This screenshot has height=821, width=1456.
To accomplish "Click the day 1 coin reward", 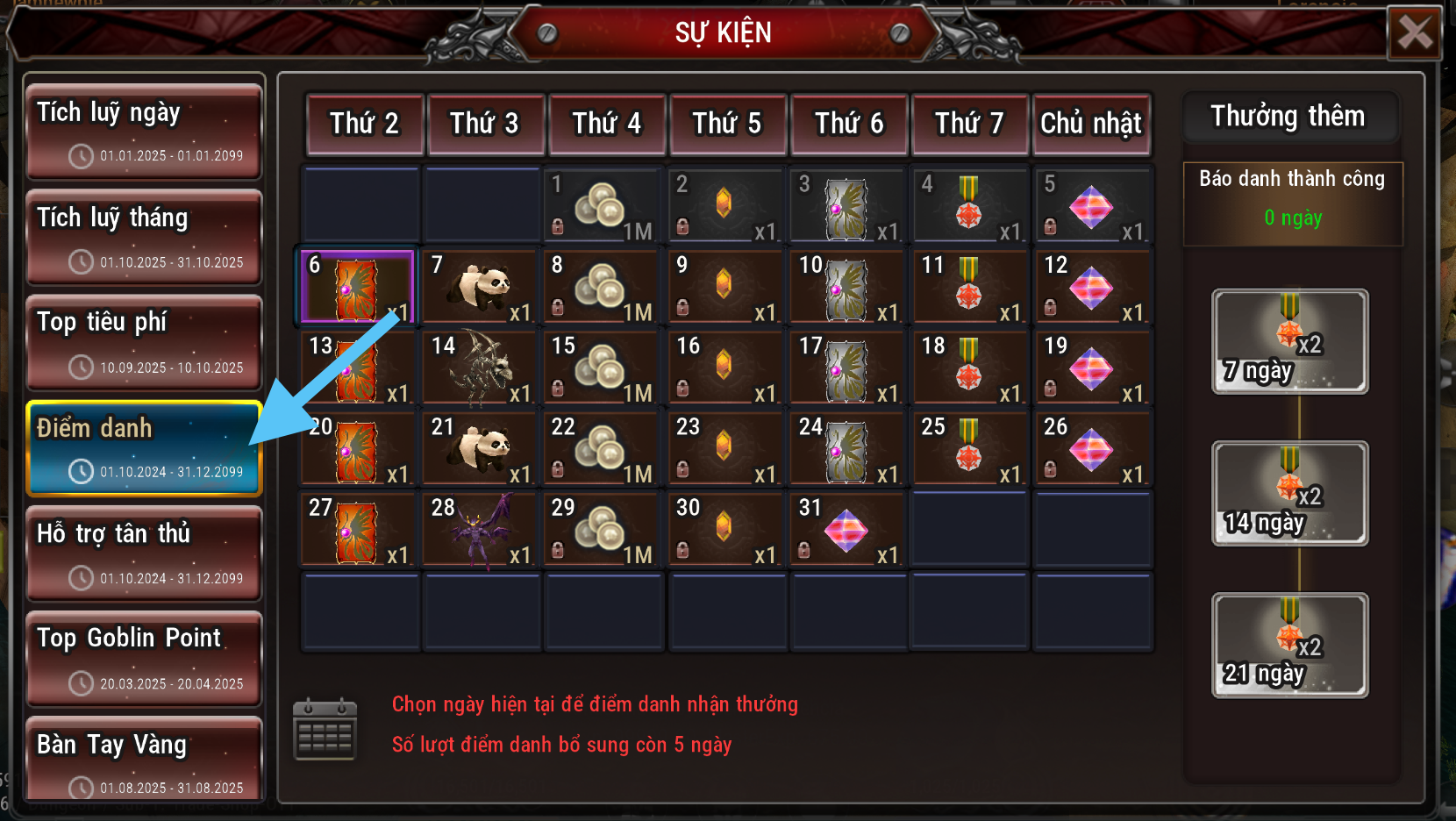I will tap(603, 207).
